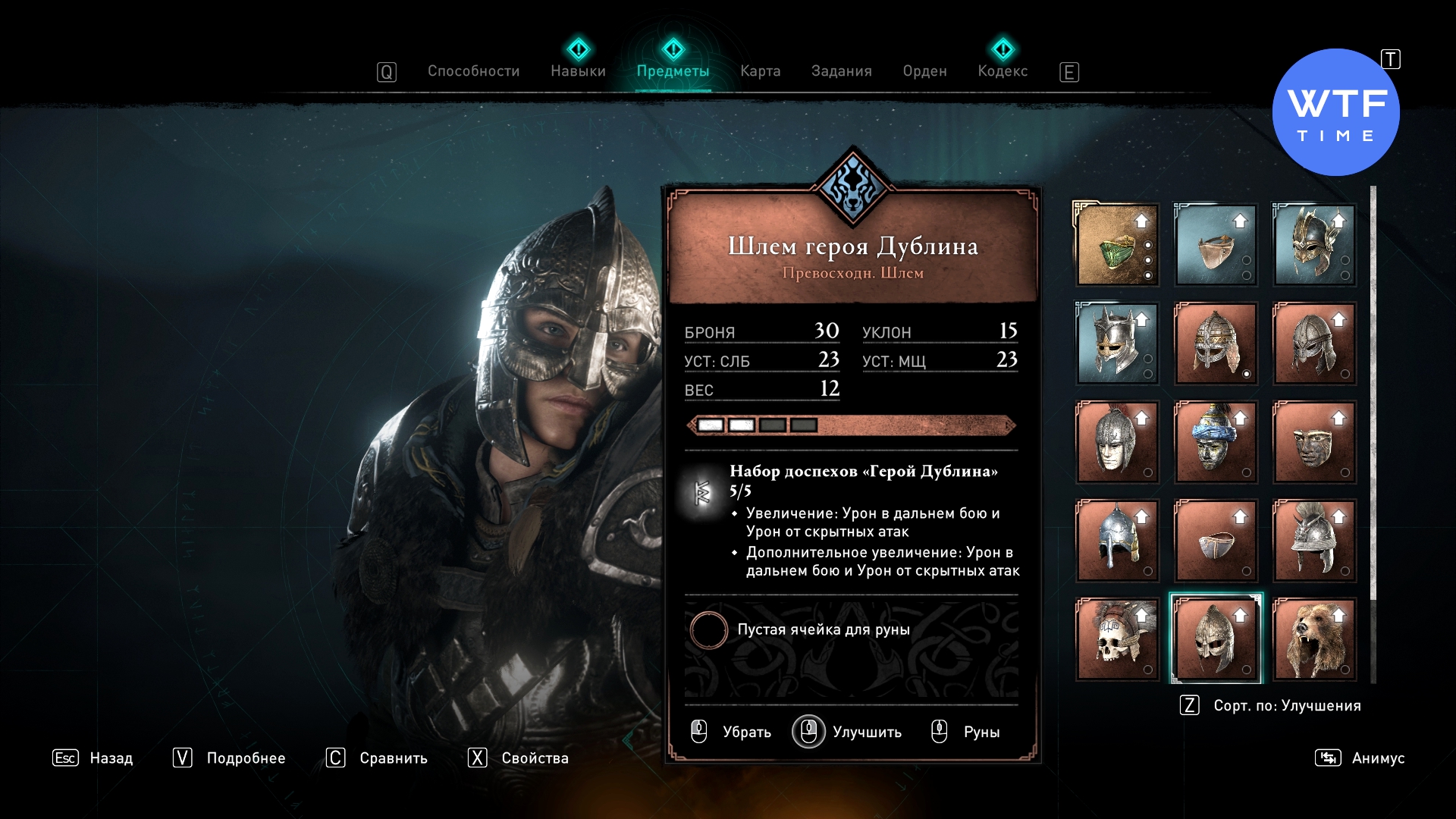
Task: Switch to the Кодекс tab
Action: pyautogui.click(x=1003, y=71)
